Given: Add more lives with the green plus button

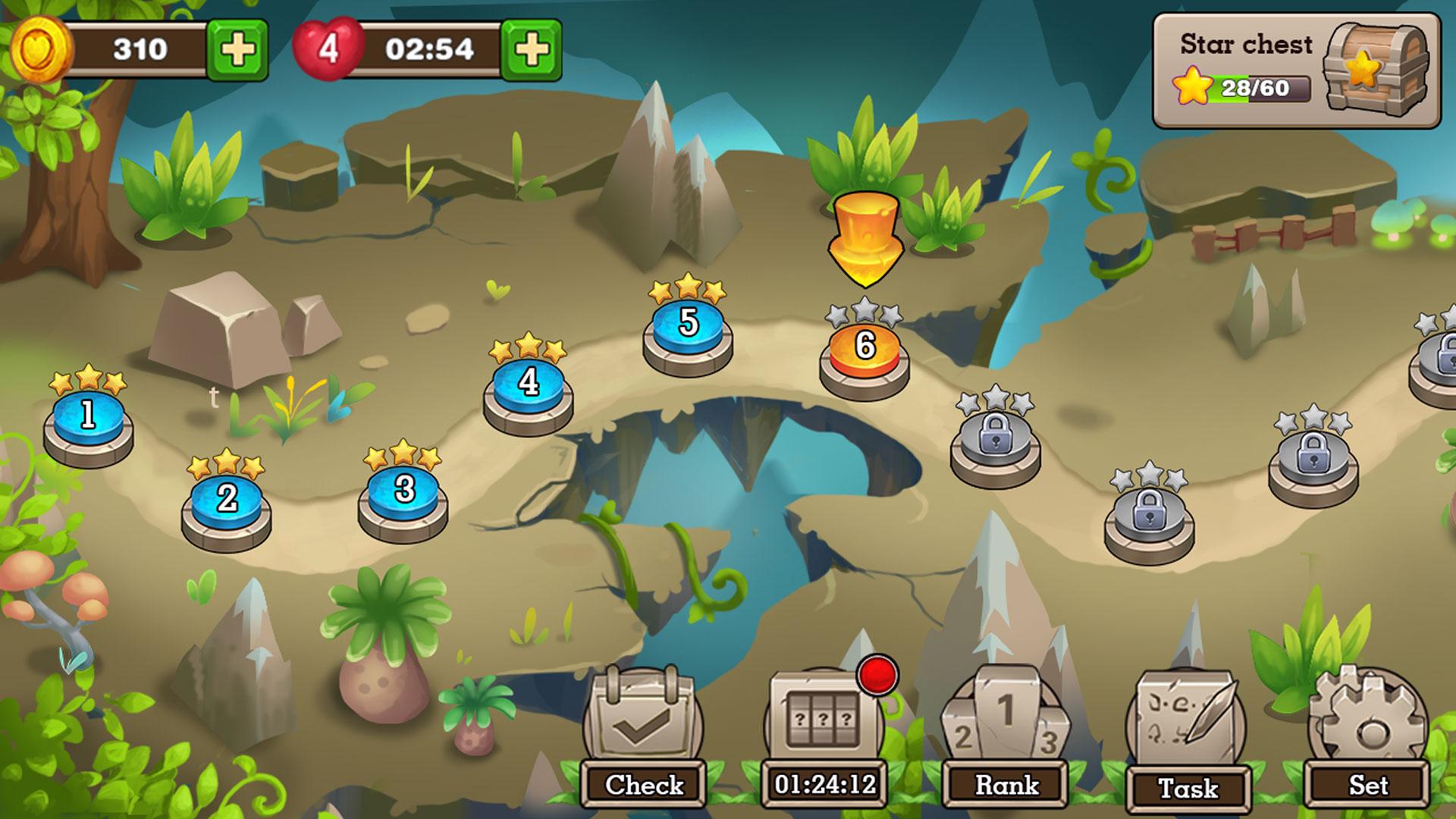Looking at the screenshot, I should click(x=531, y=48).
